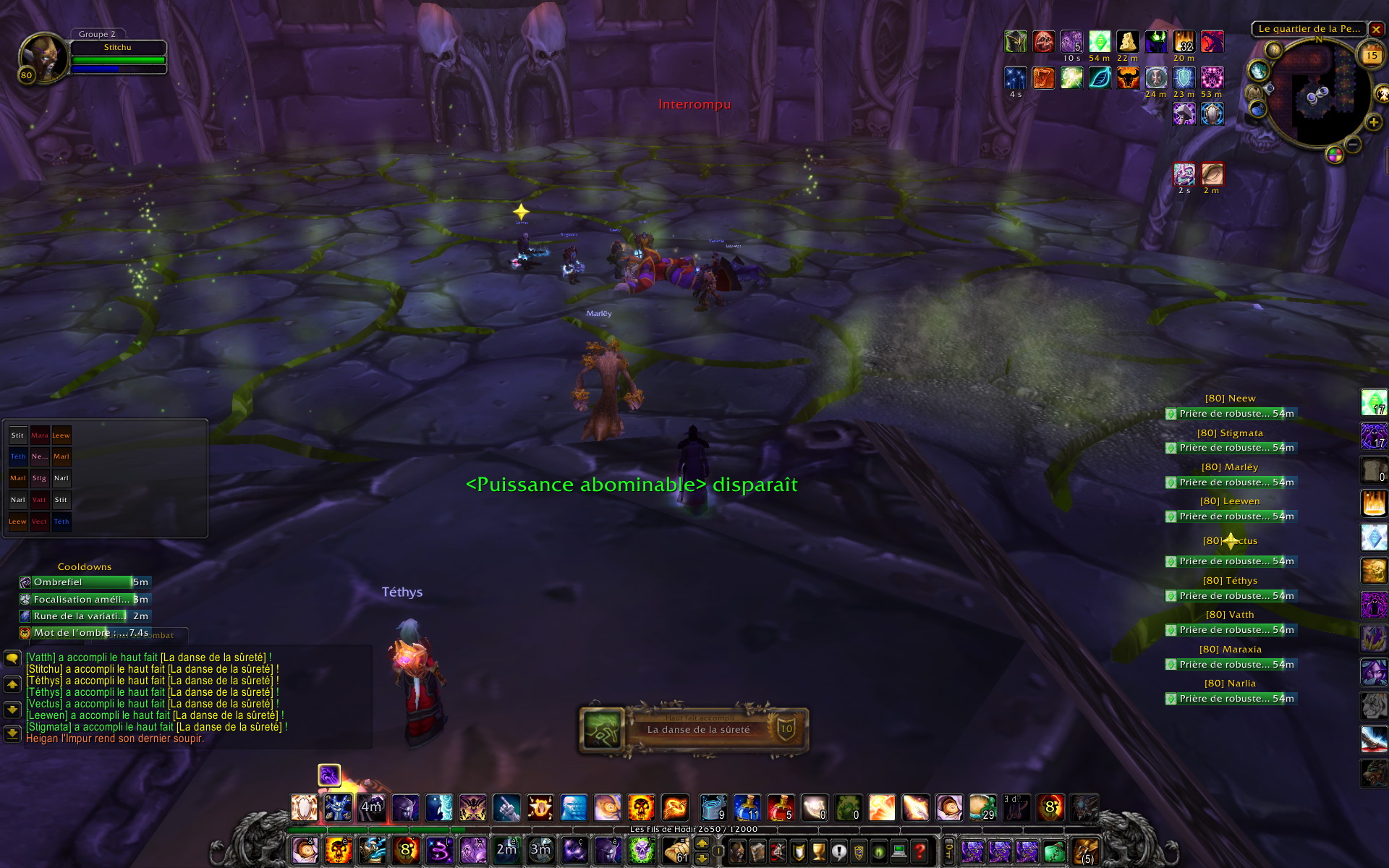Use the blue mana potion with 11 charges
The height and width of the screenshot is (868, 1389).
pyautogui.click(x=747, y=807)
